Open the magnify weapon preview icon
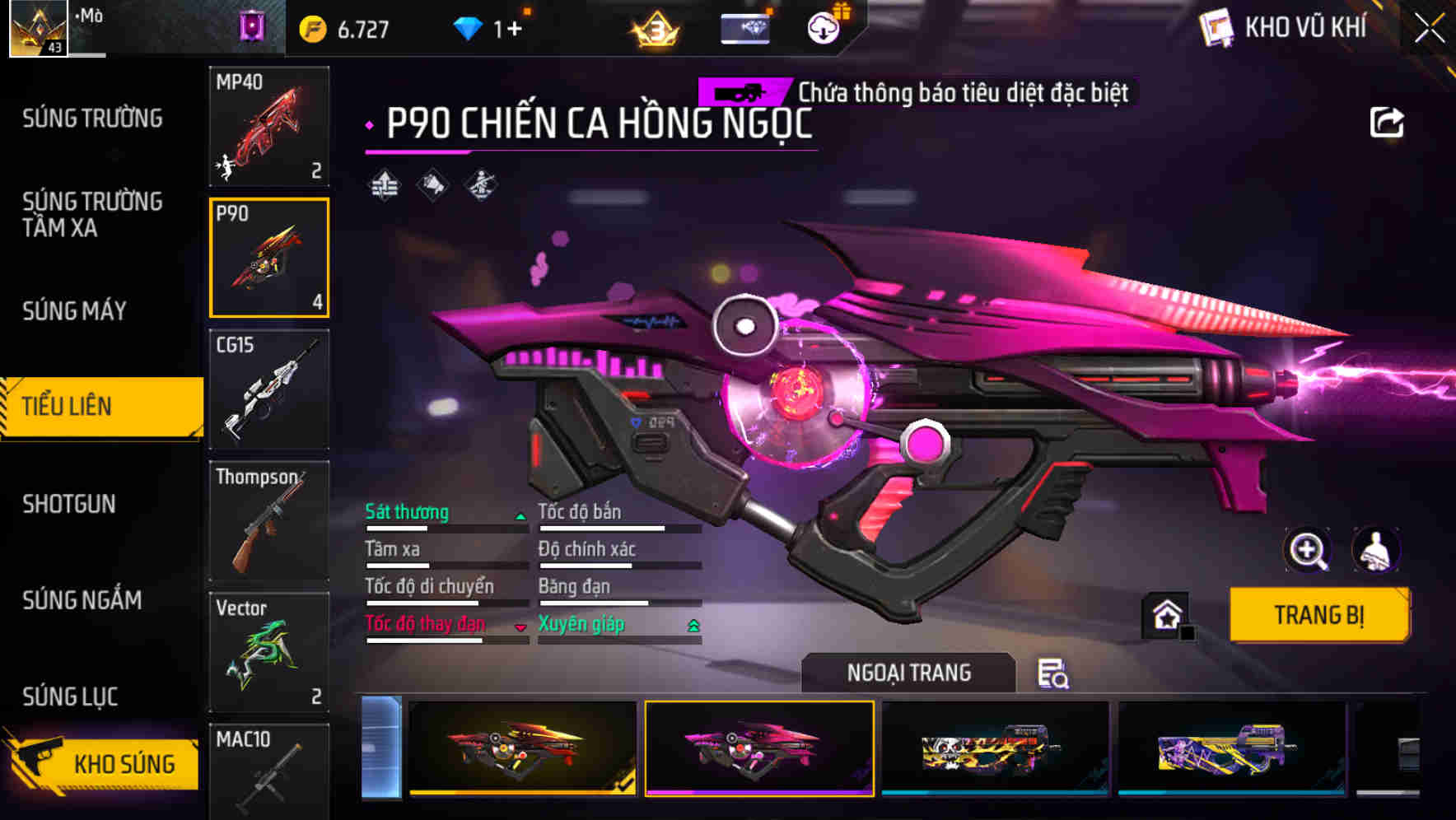The image size is (1456, 820). (x=1309, y=550)
